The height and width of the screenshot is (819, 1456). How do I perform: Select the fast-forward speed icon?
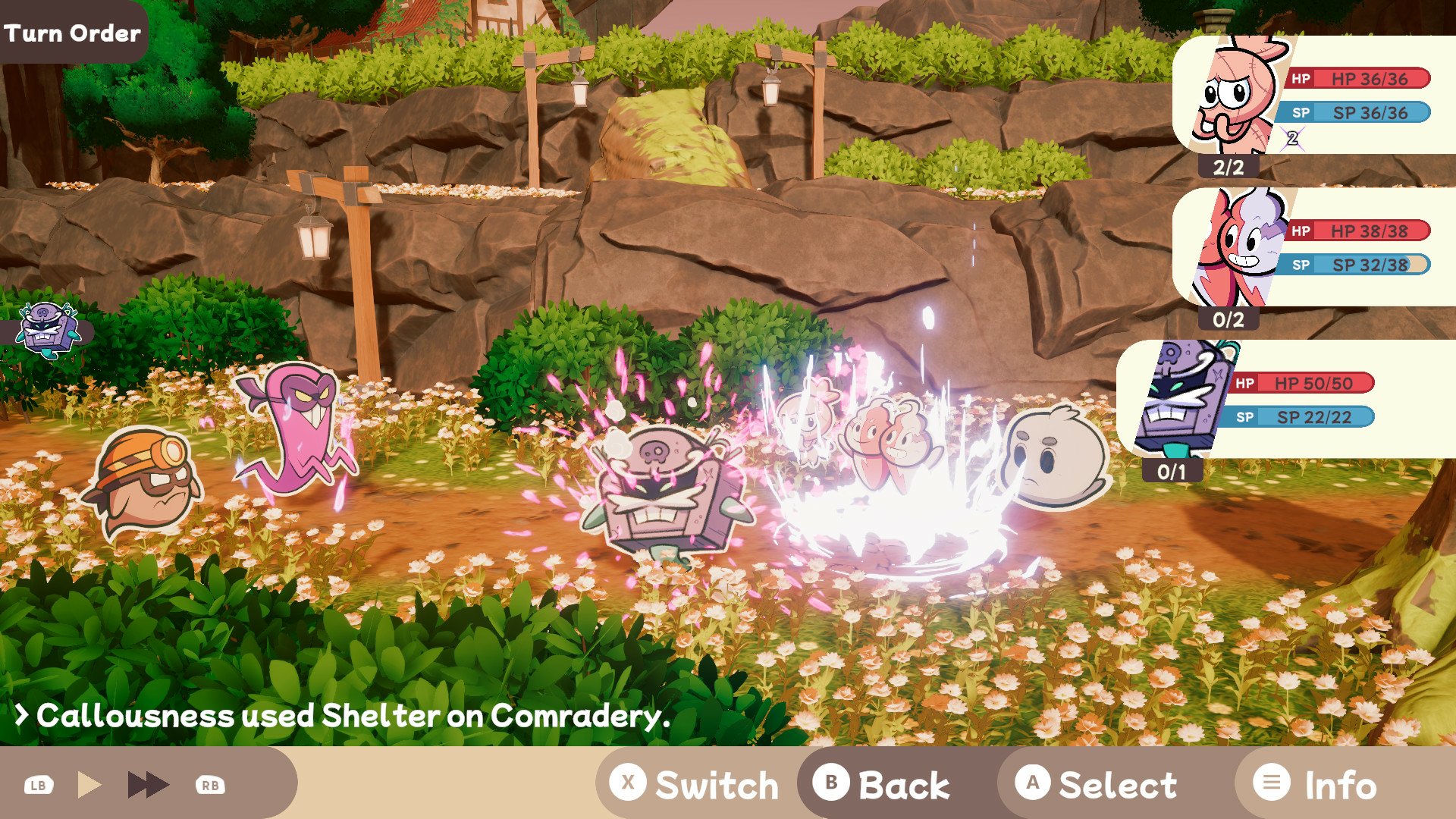tap(149, 784)
